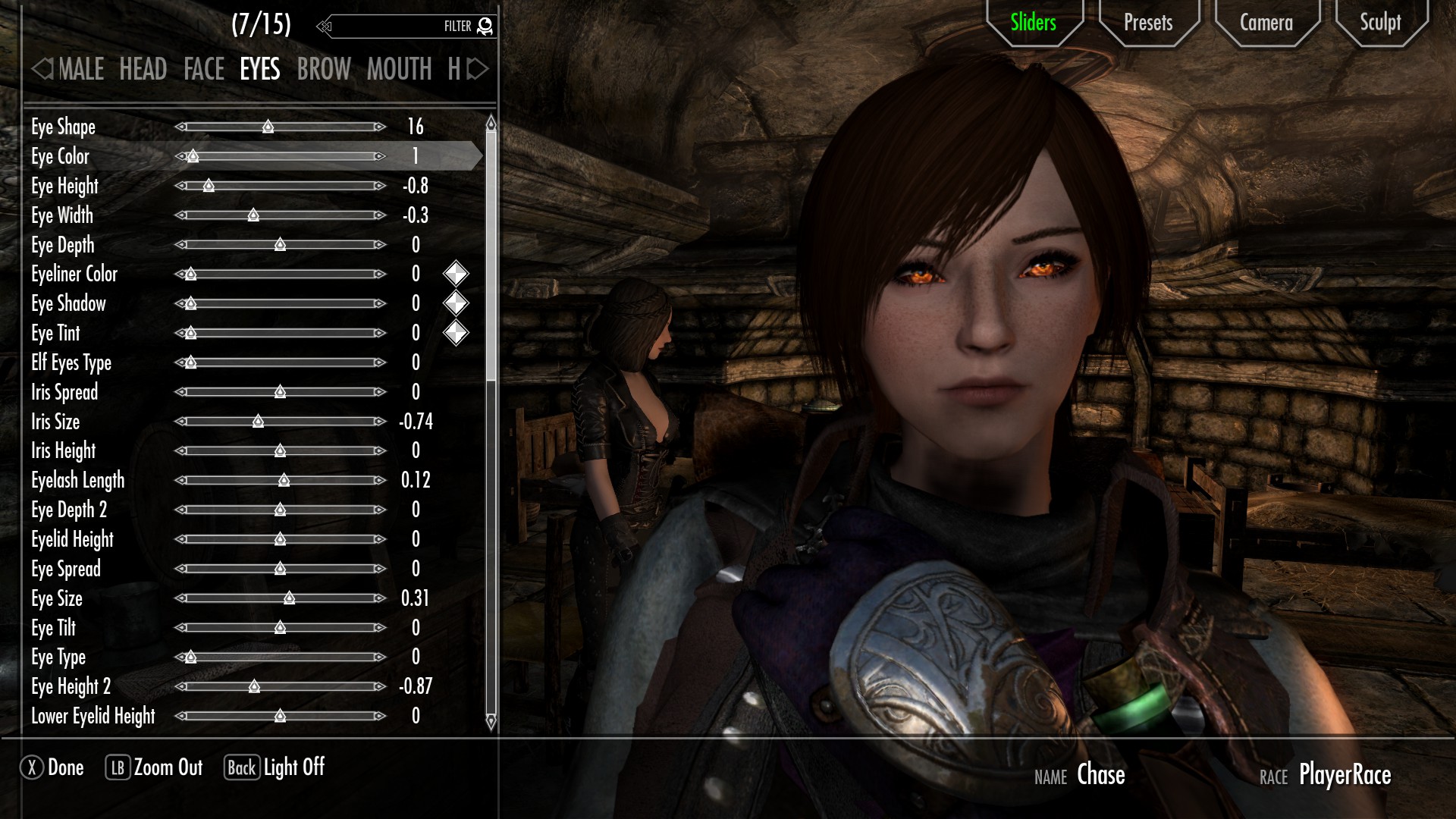This screenshot has width=1456, height=819.
Task: Click the right arrow after the H category
Action: point(474,70)
